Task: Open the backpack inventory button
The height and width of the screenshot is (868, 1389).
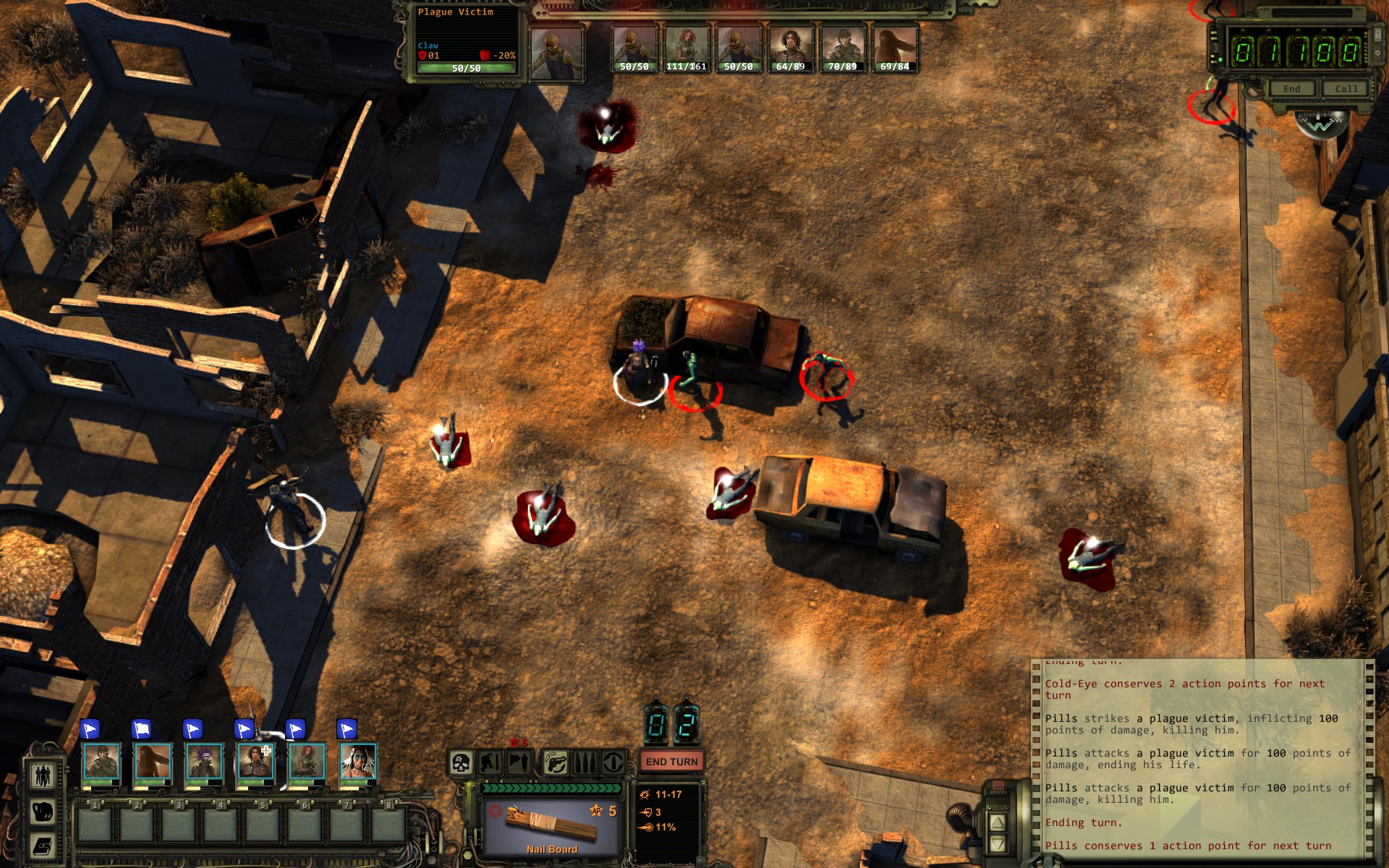Action: click(x=43, y=811)
